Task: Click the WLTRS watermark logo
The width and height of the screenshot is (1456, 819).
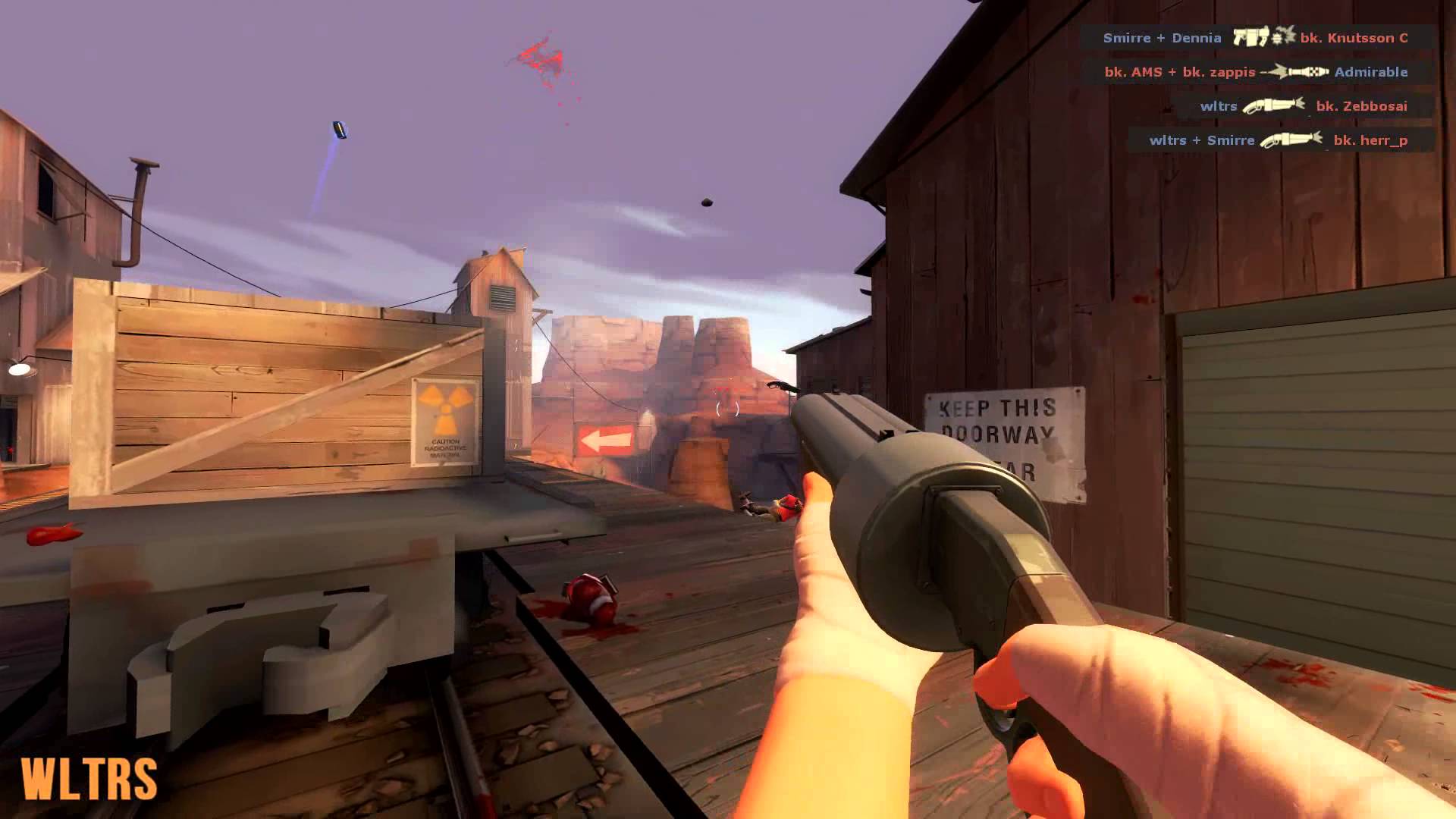Action: pos(89,779)
